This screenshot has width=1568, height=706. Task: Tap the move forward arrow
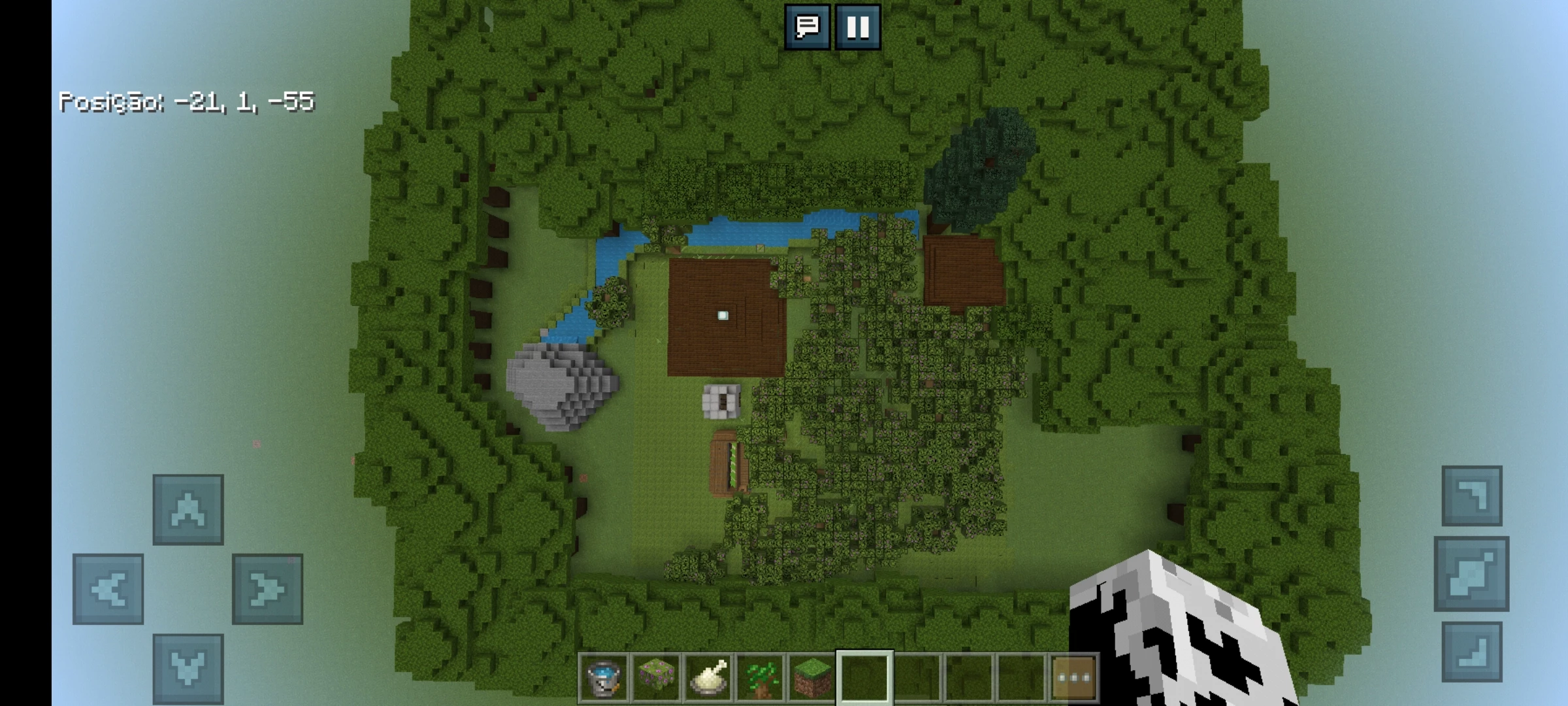coord(188,510)
